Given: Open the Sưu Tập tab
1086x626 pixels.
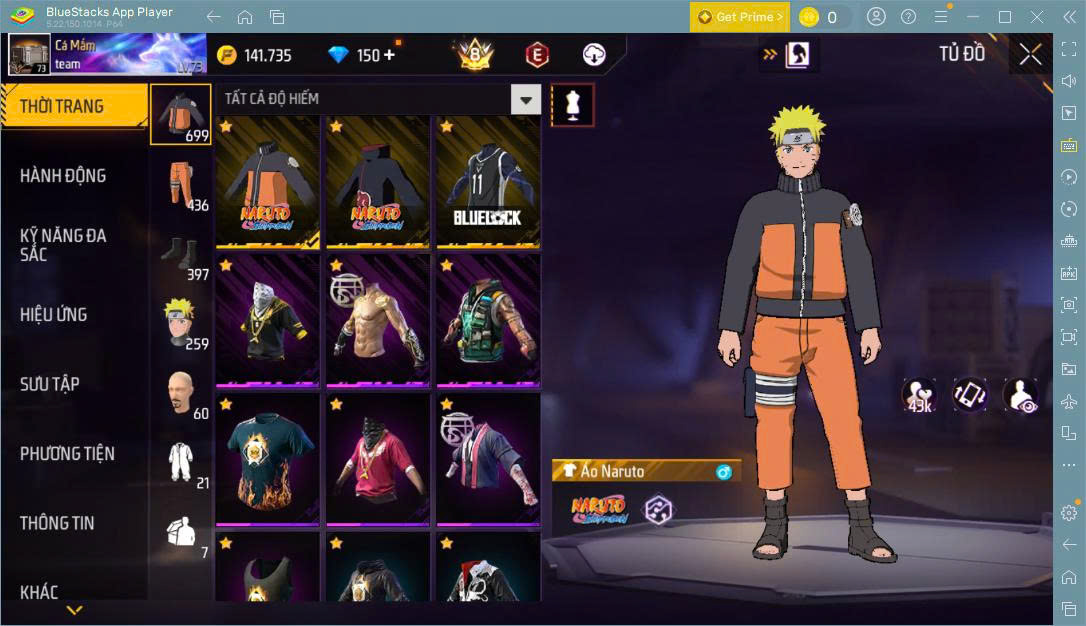Looking at the screenshot, I should tap(50, 384).
